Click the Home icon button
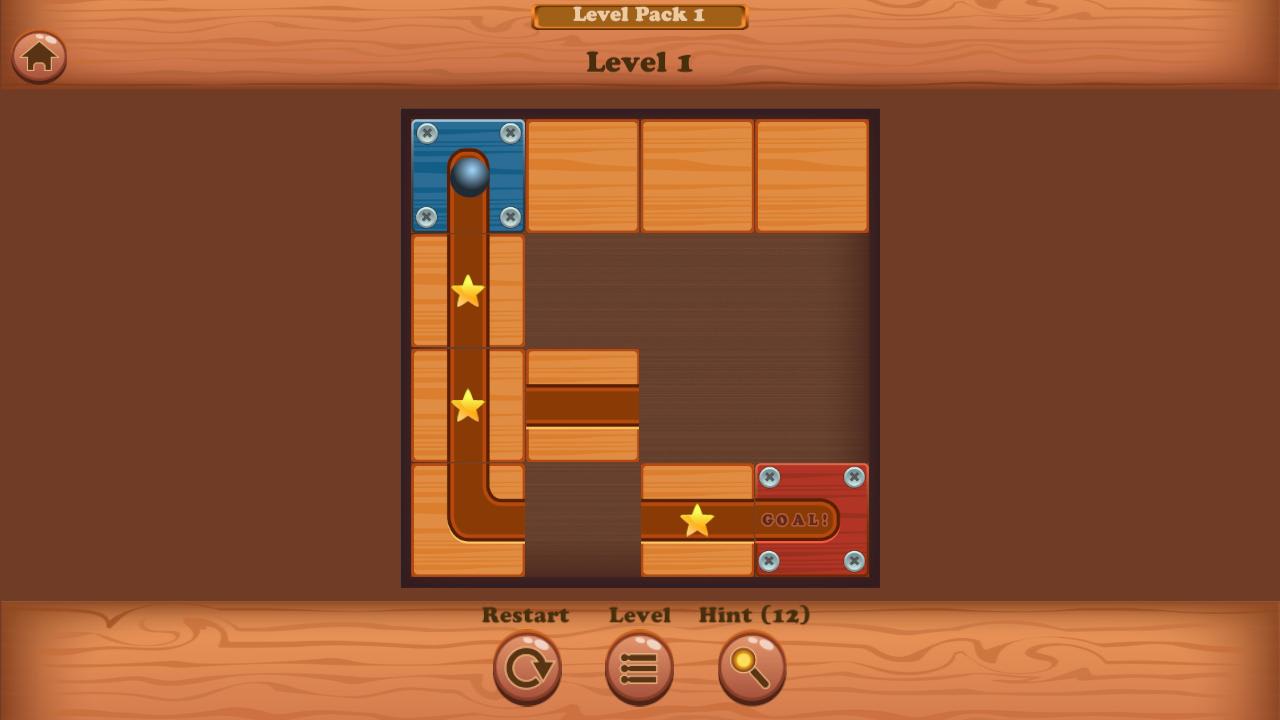1280x720 pixels. [x=38, y=57]
